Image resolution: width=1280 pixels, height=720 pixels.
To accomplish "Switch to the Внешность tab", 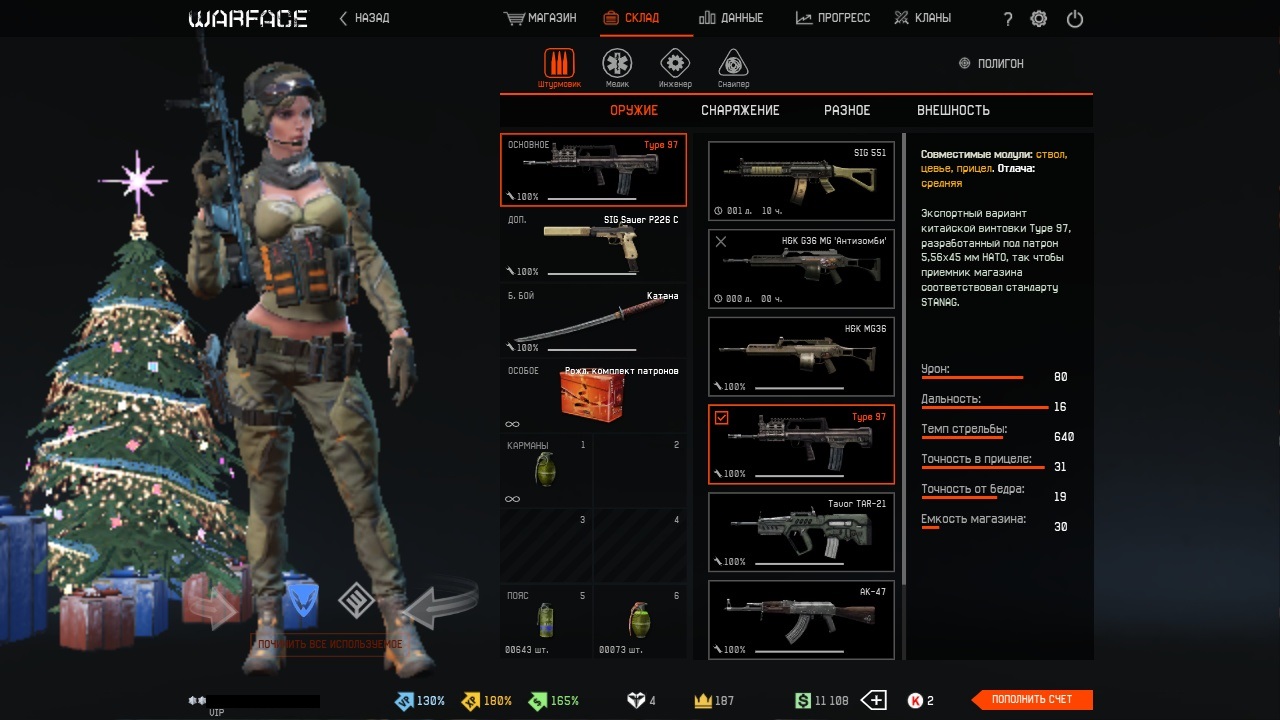I will point(953,110).
